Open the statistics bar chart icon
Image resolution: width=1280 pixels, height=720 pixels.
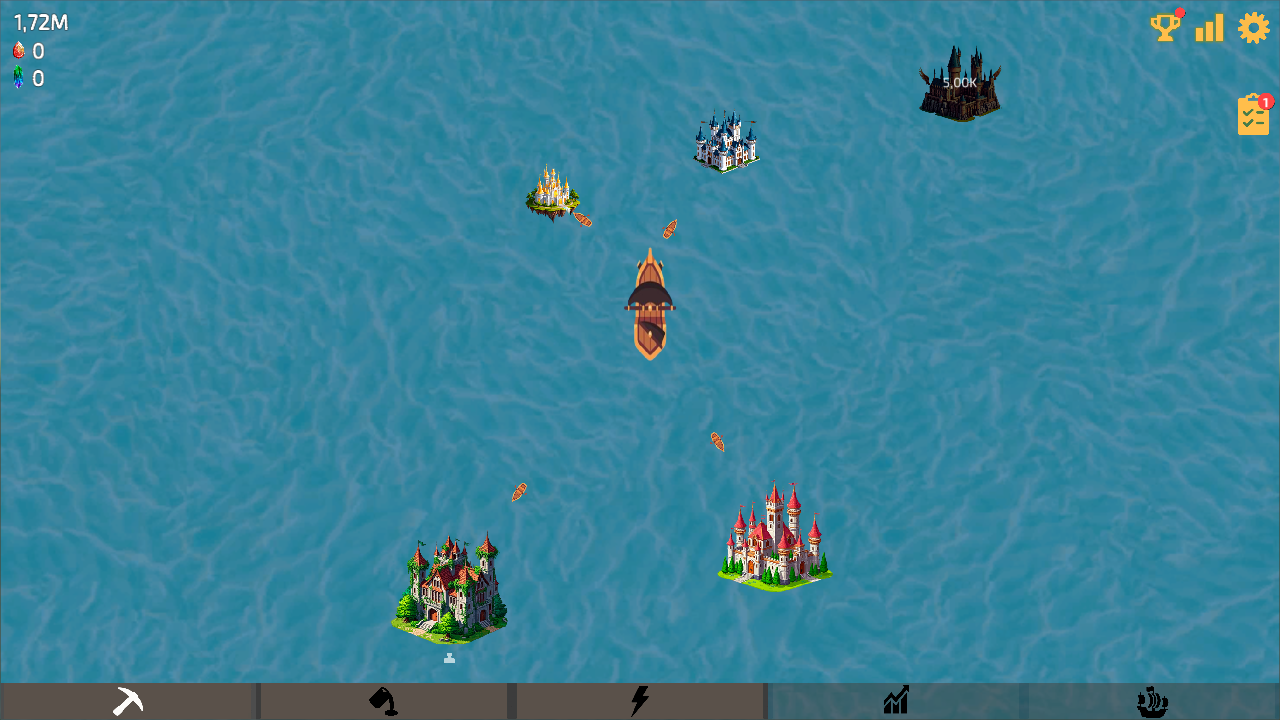coord(1208,28)
